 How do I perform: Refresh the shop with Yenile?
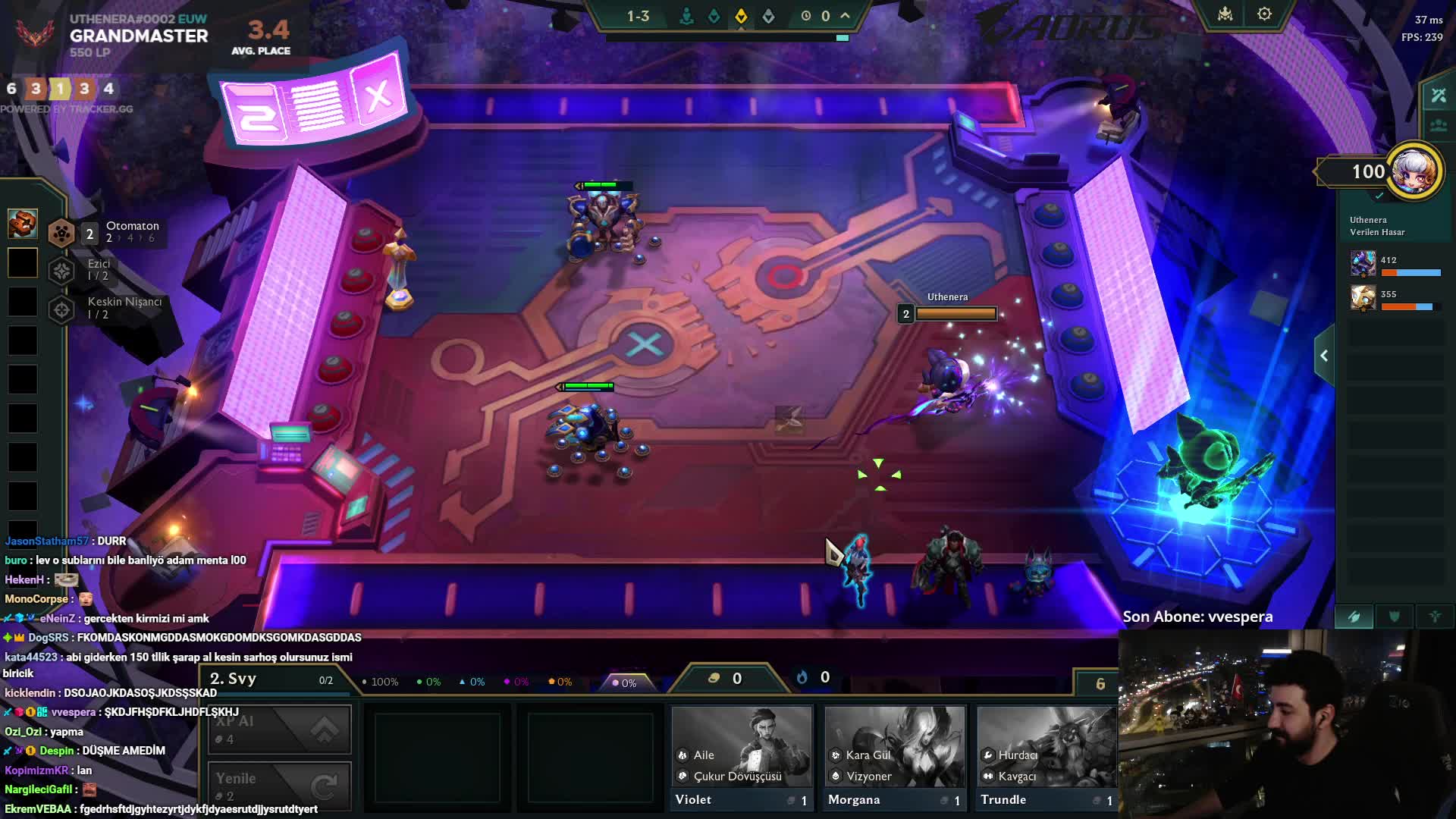pos(279,786)
